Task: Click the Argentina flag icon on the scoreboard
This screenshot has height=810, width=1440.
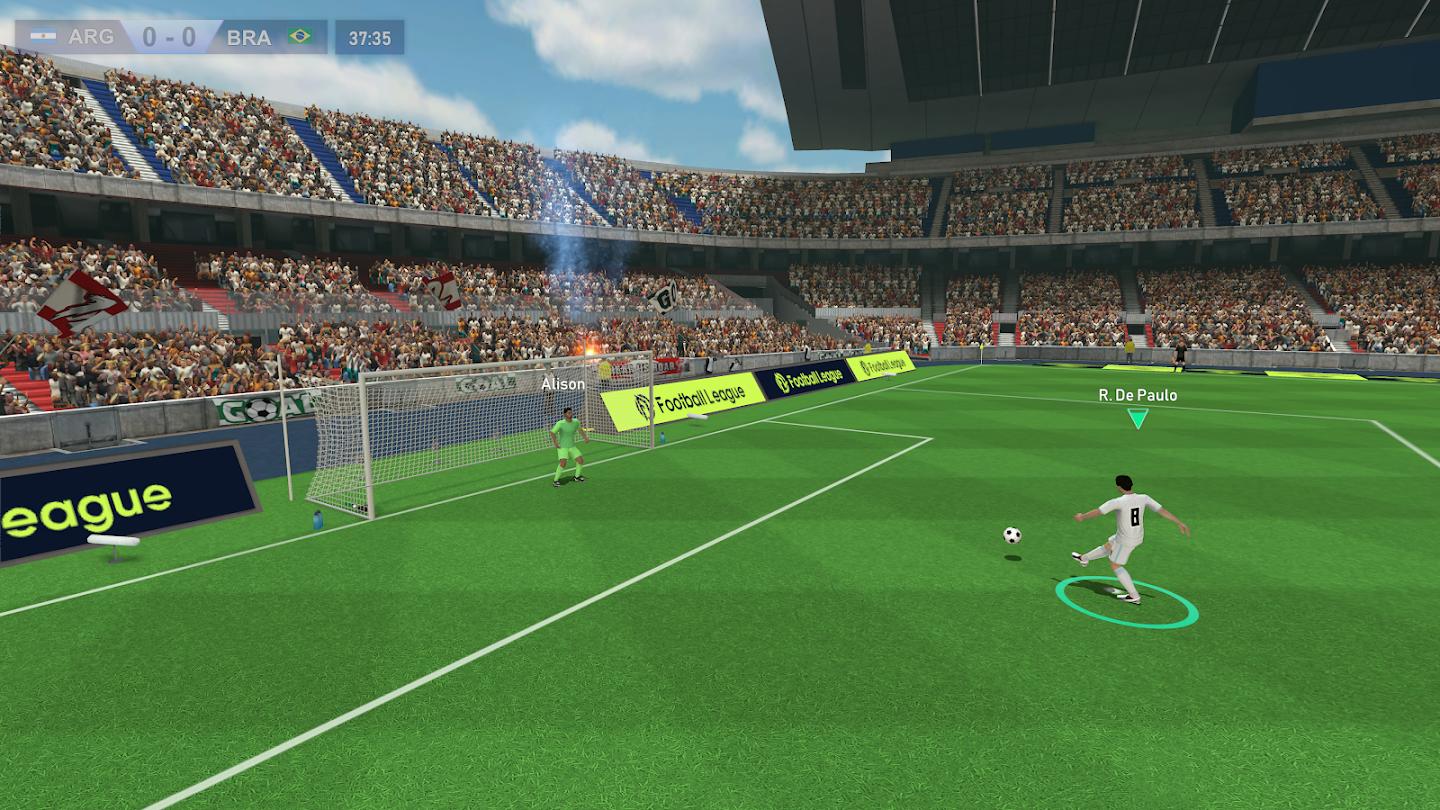Action: [42, 37]
